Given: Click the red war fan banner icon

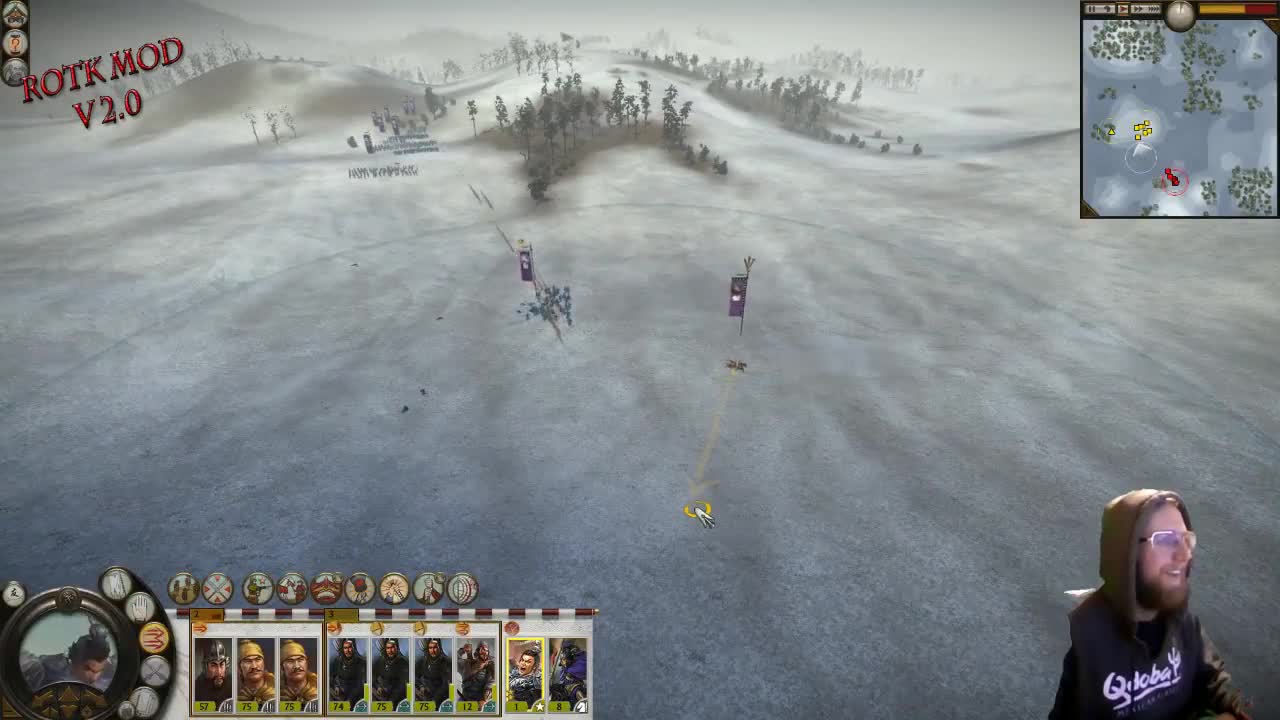Looking at the screenshot, I should coord(326,588).
